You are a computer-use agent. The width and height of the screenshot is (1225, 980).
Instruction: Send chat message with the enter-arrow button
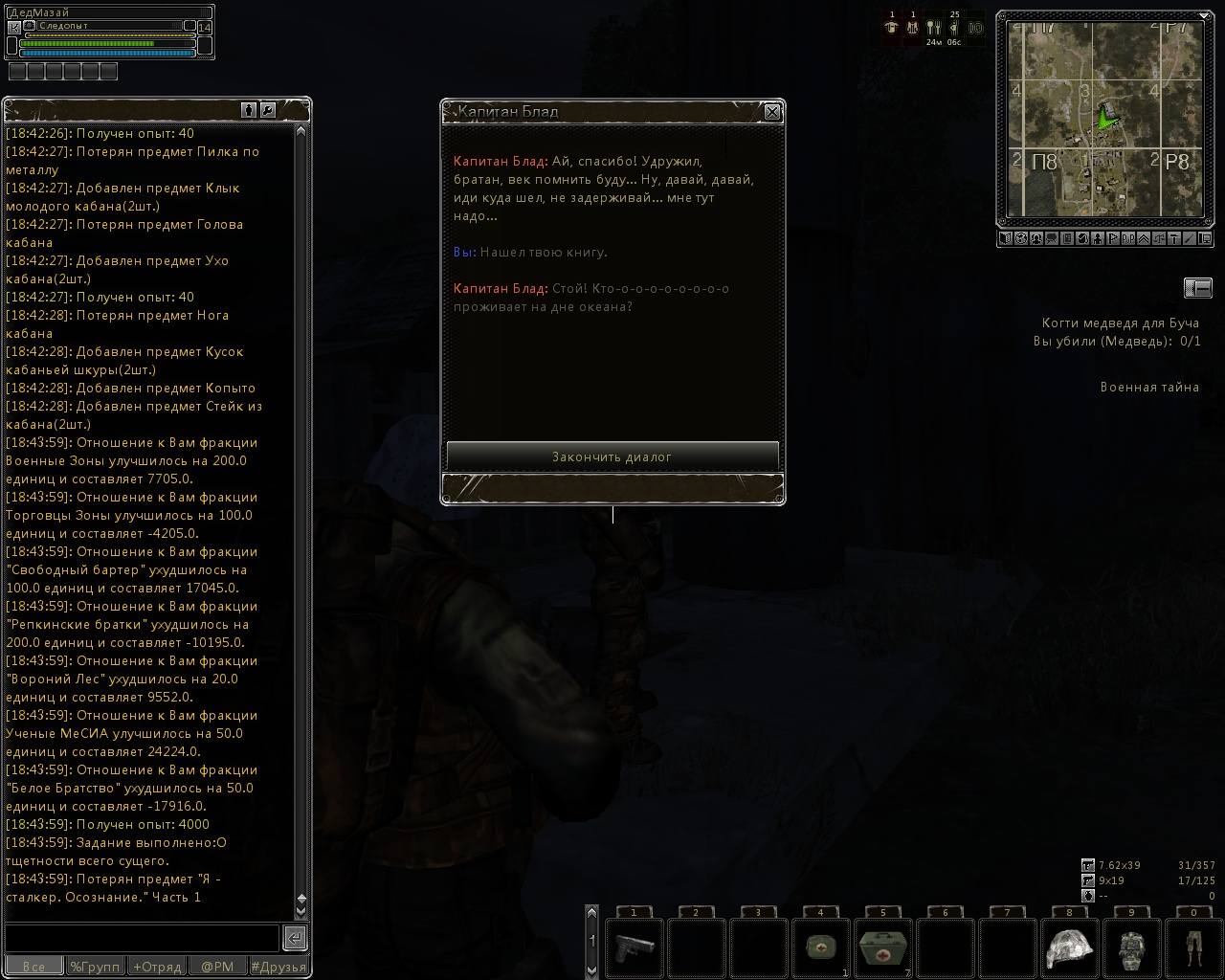click(295, 937)
